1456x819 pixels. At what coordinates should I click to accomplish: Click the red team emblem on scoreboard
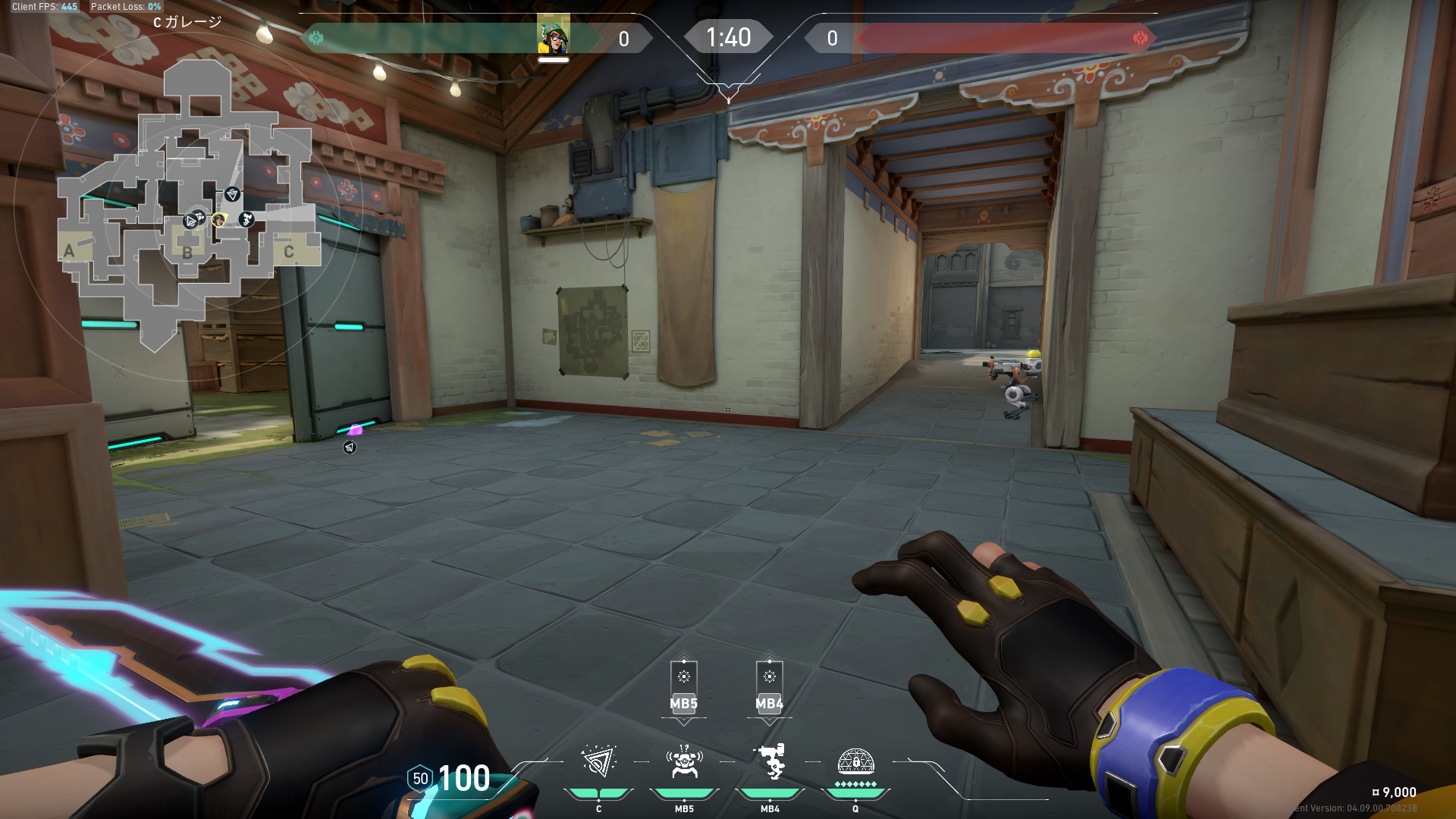pos(1140,38)
